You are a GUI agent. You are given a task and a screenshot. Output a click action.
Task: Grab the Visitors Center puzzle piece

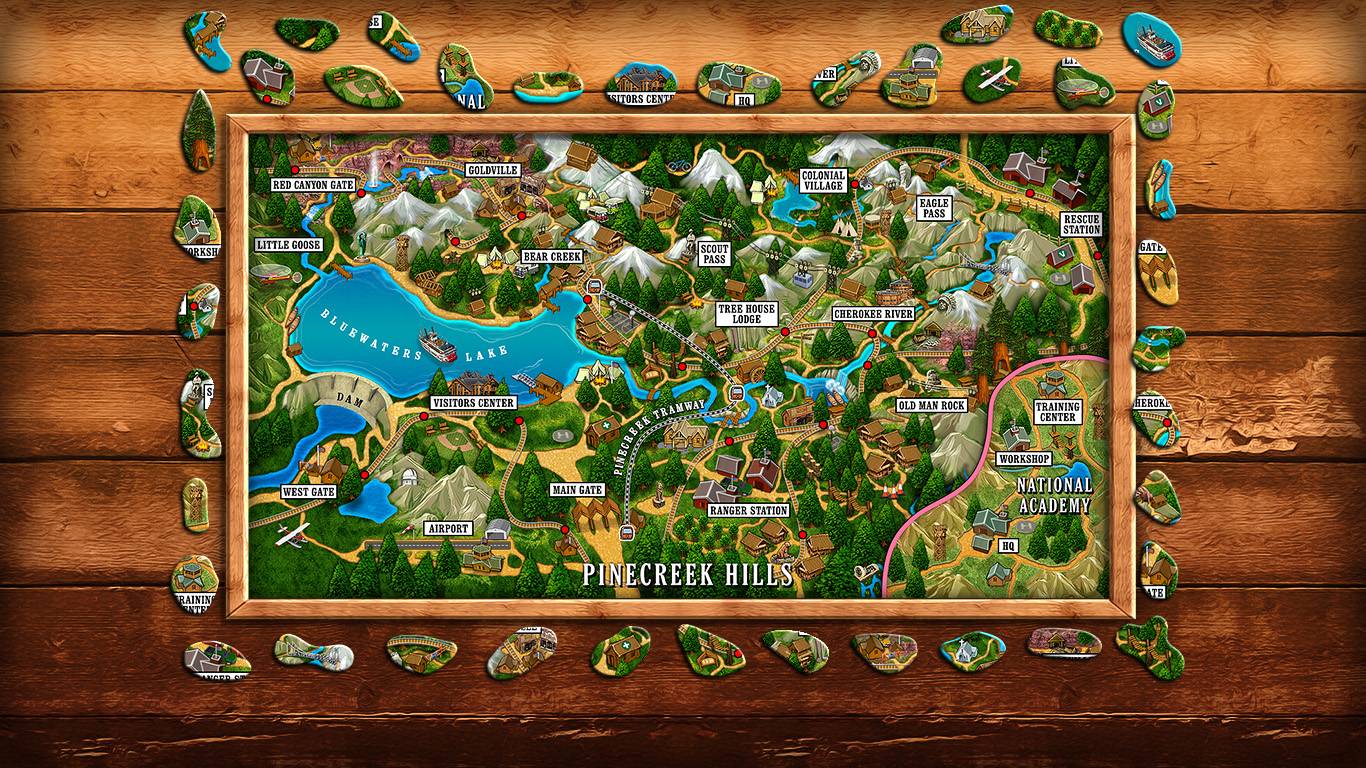click(642, 84)
